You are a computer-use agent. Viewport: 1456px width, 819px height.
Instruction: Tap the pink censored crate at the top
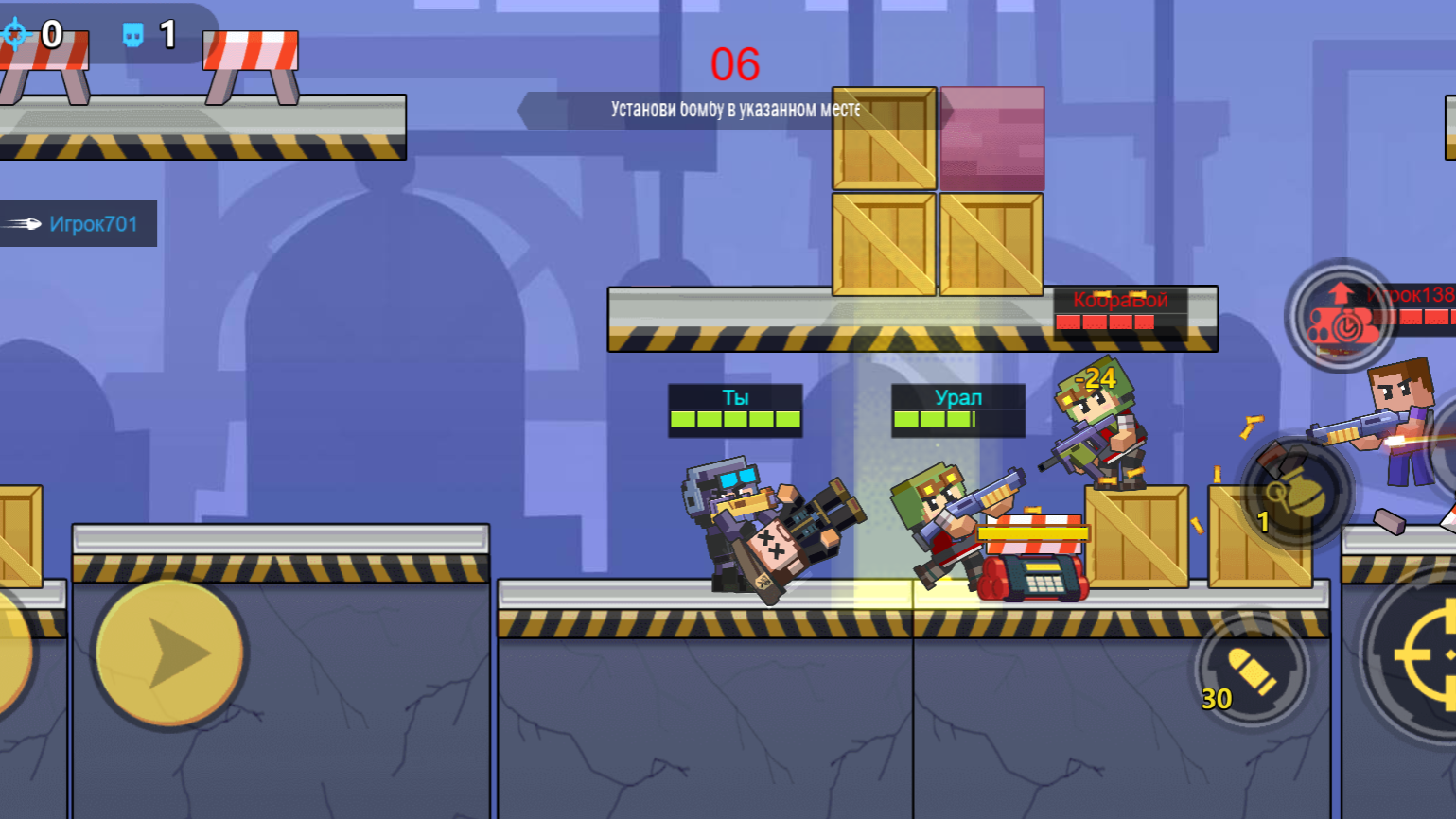[991, 136]
